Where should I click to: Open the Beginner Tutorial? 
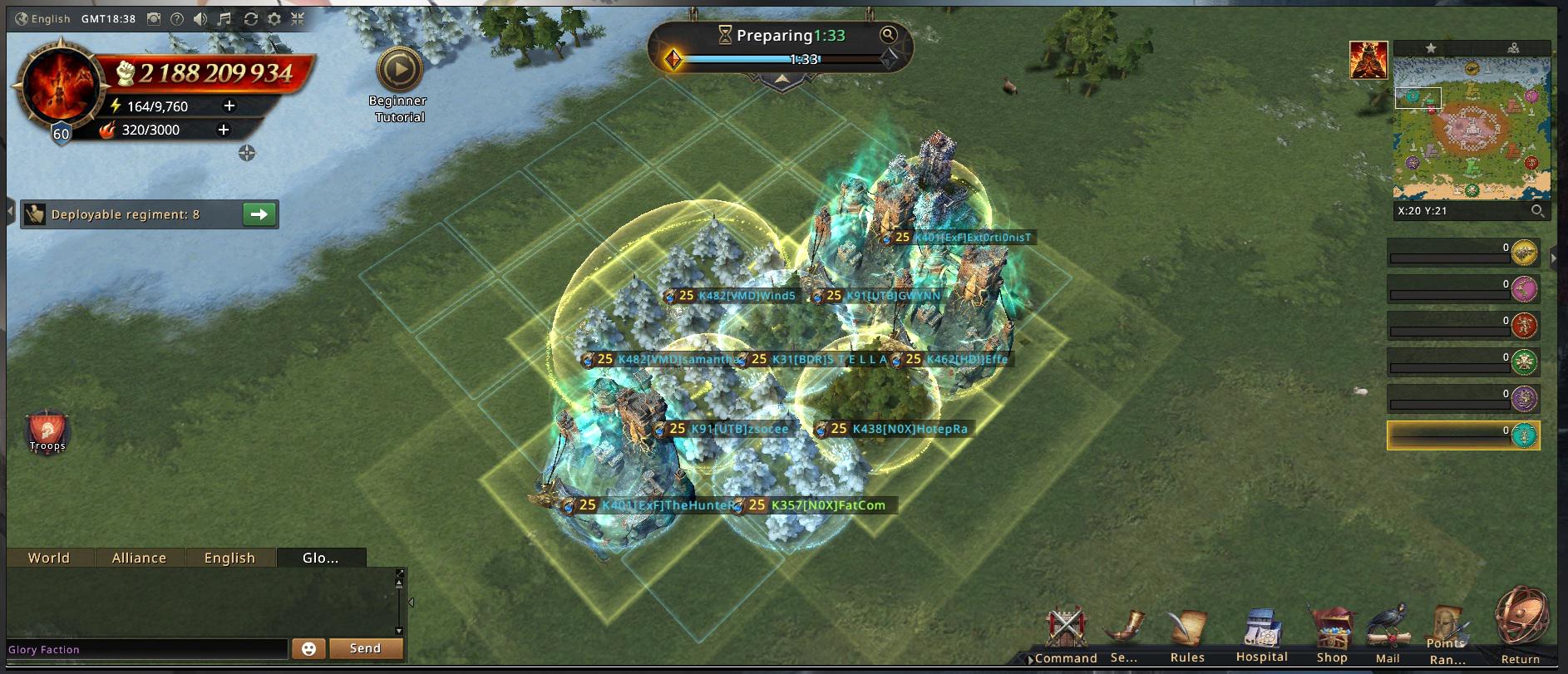click(x=399, y=71)
